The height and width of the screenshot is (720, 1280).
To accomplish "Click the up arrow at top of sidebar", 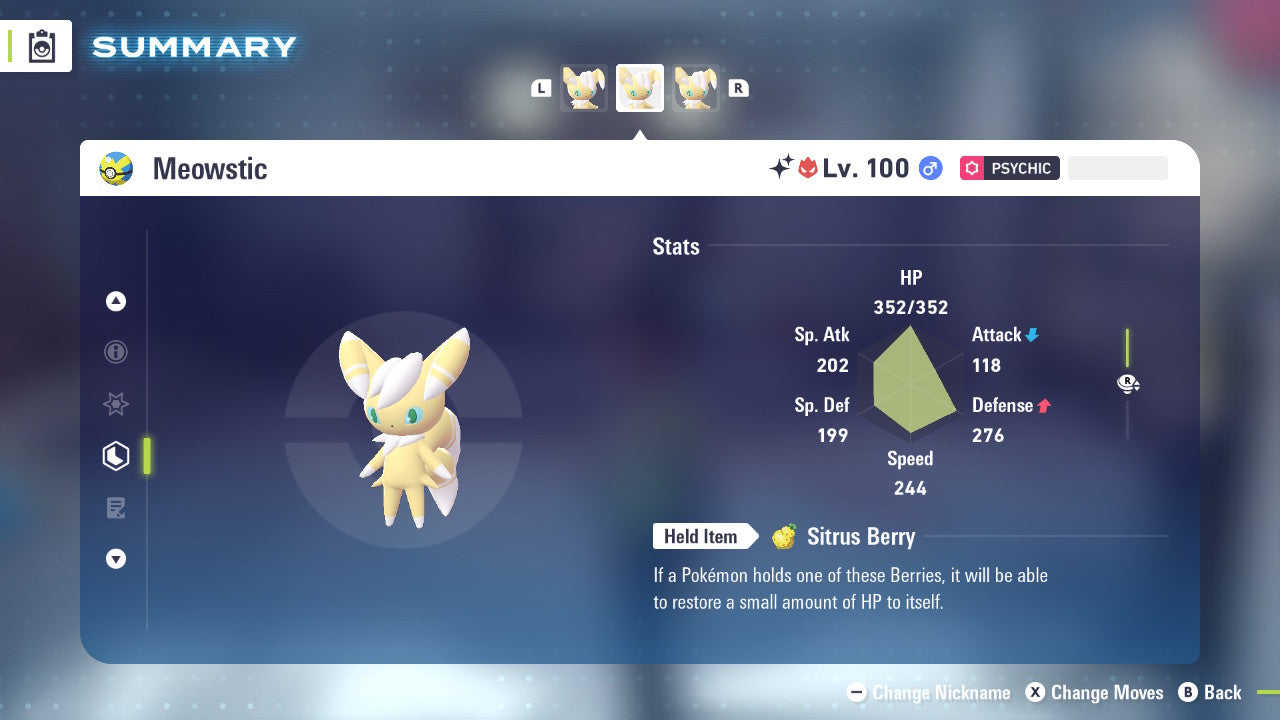I will (x=115, y=301).
